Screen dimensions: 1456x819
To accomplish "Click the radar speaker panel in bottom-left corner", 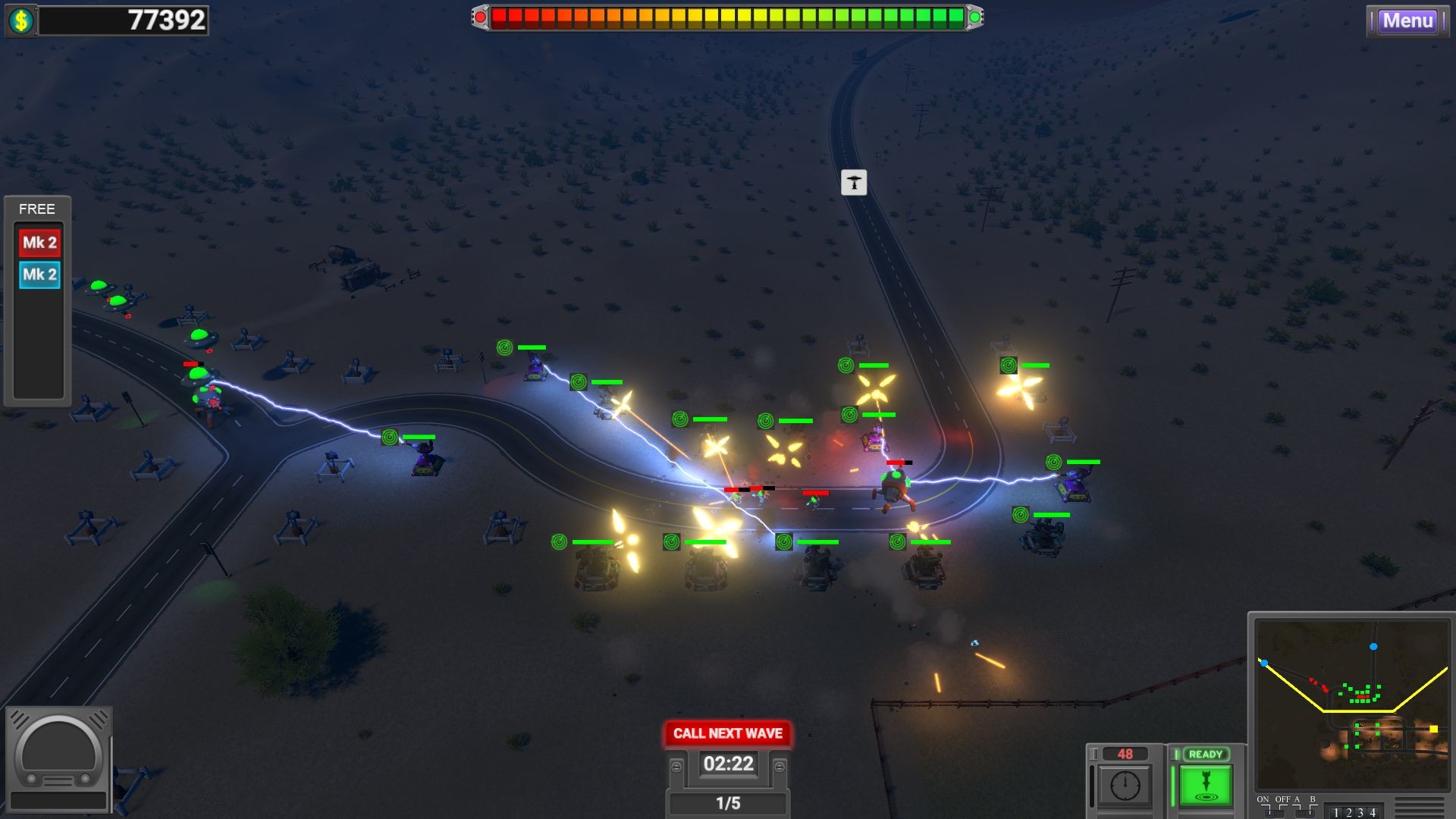I will tap(59, 758).
